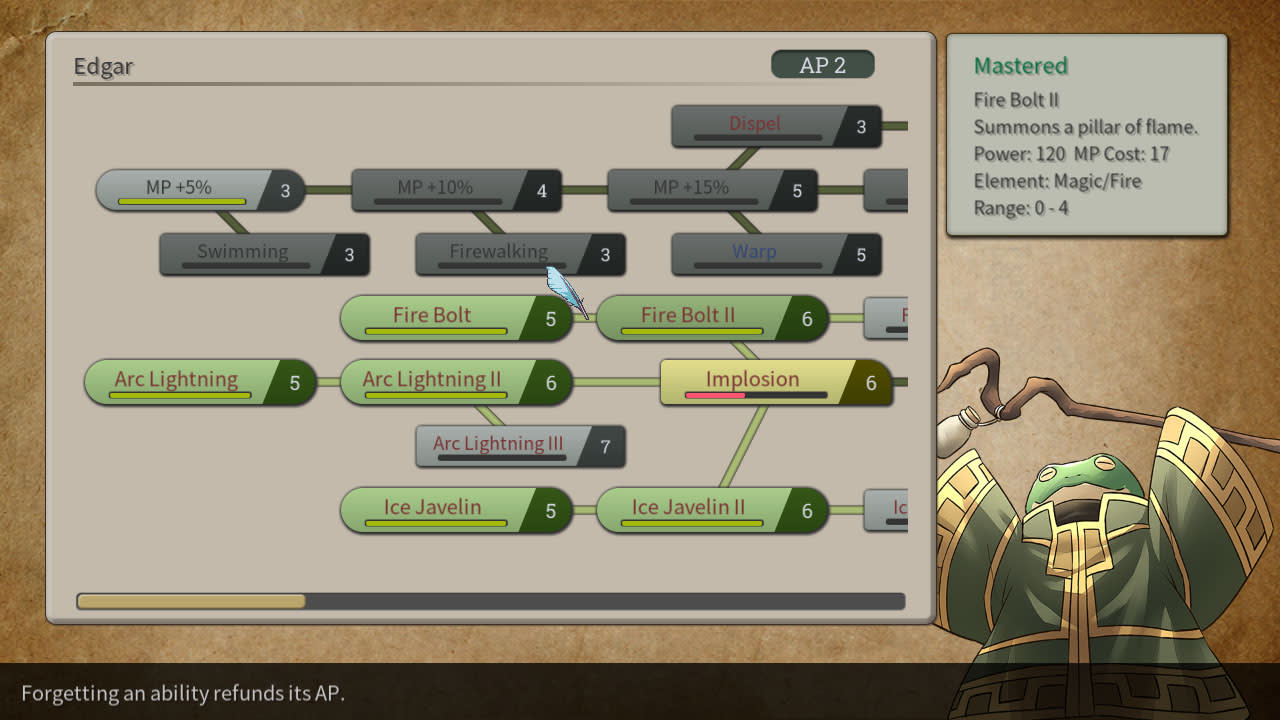Screen dimensions: 1280x720
Task: Click the AP 2 counter badge
Action: click(x=823, y=63)
